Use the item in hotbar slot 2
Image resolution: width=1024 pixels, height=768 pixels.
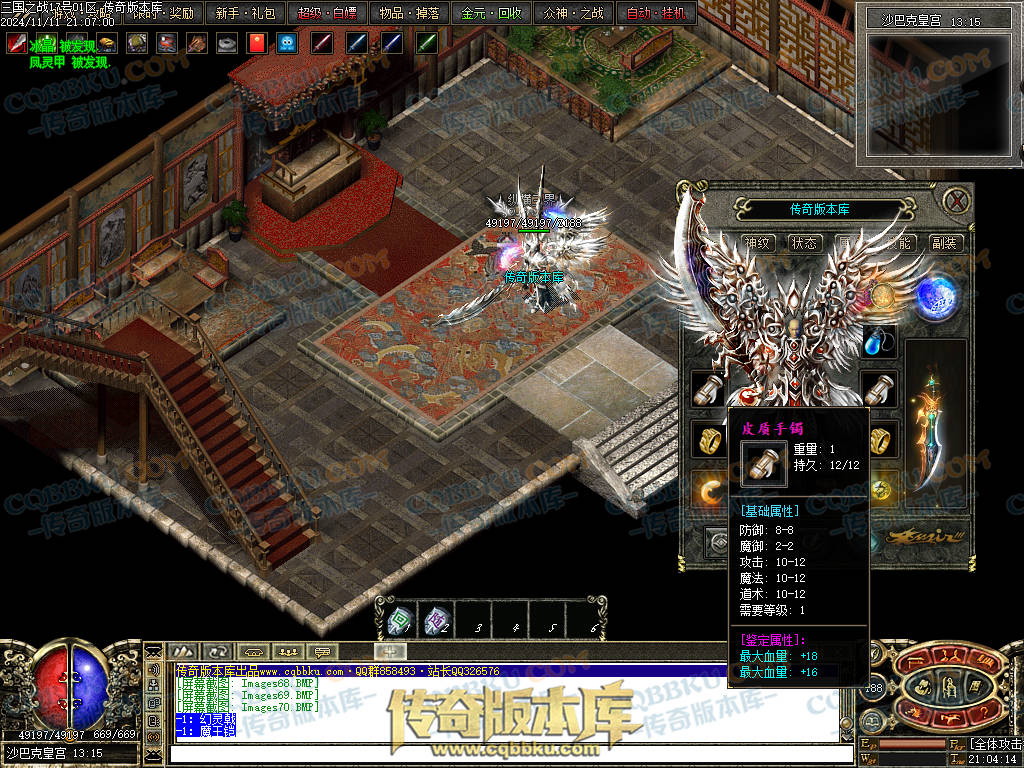(x=436, y=622)
